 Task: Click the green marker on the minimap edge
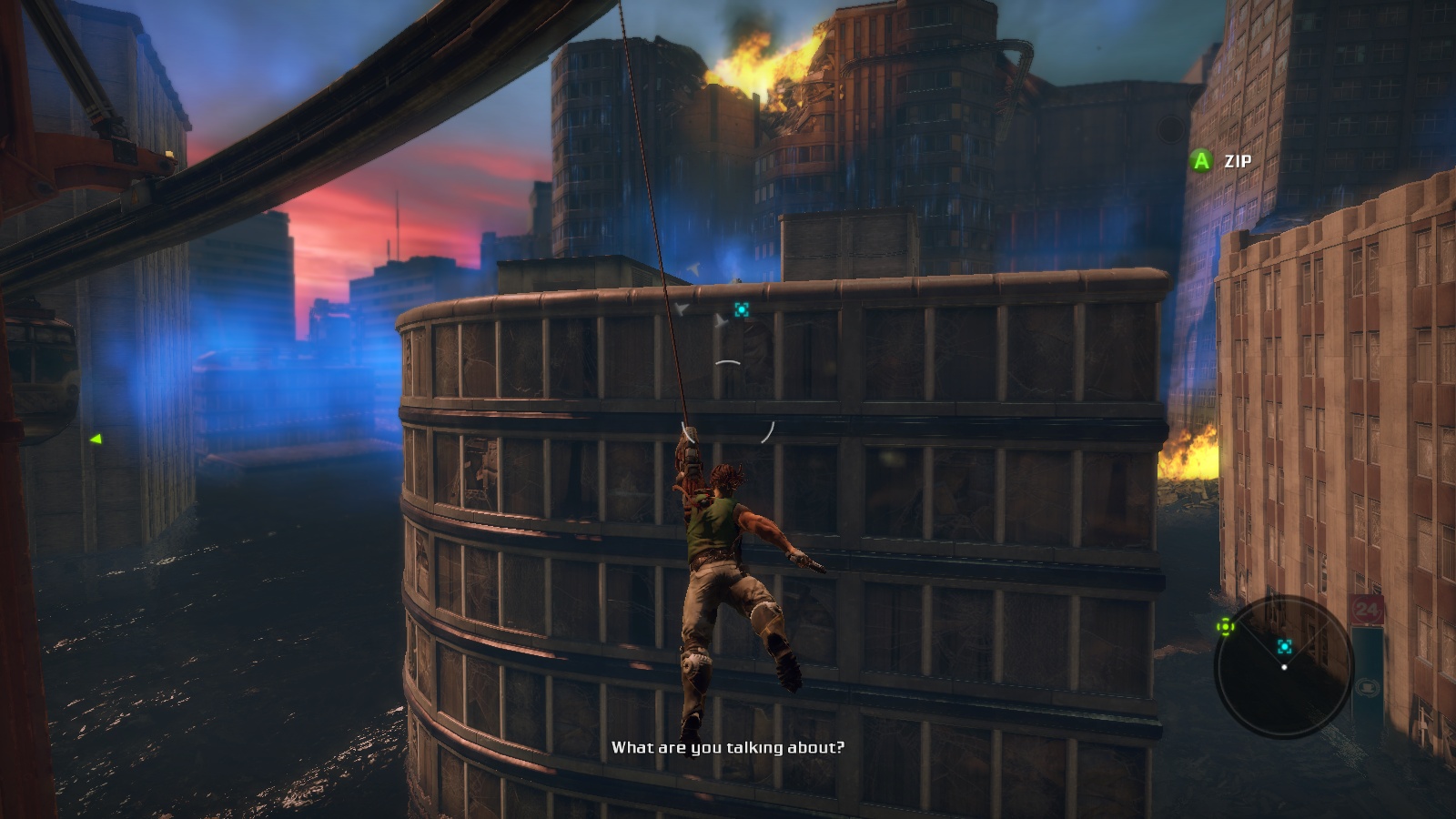[x=1226, y=626]
